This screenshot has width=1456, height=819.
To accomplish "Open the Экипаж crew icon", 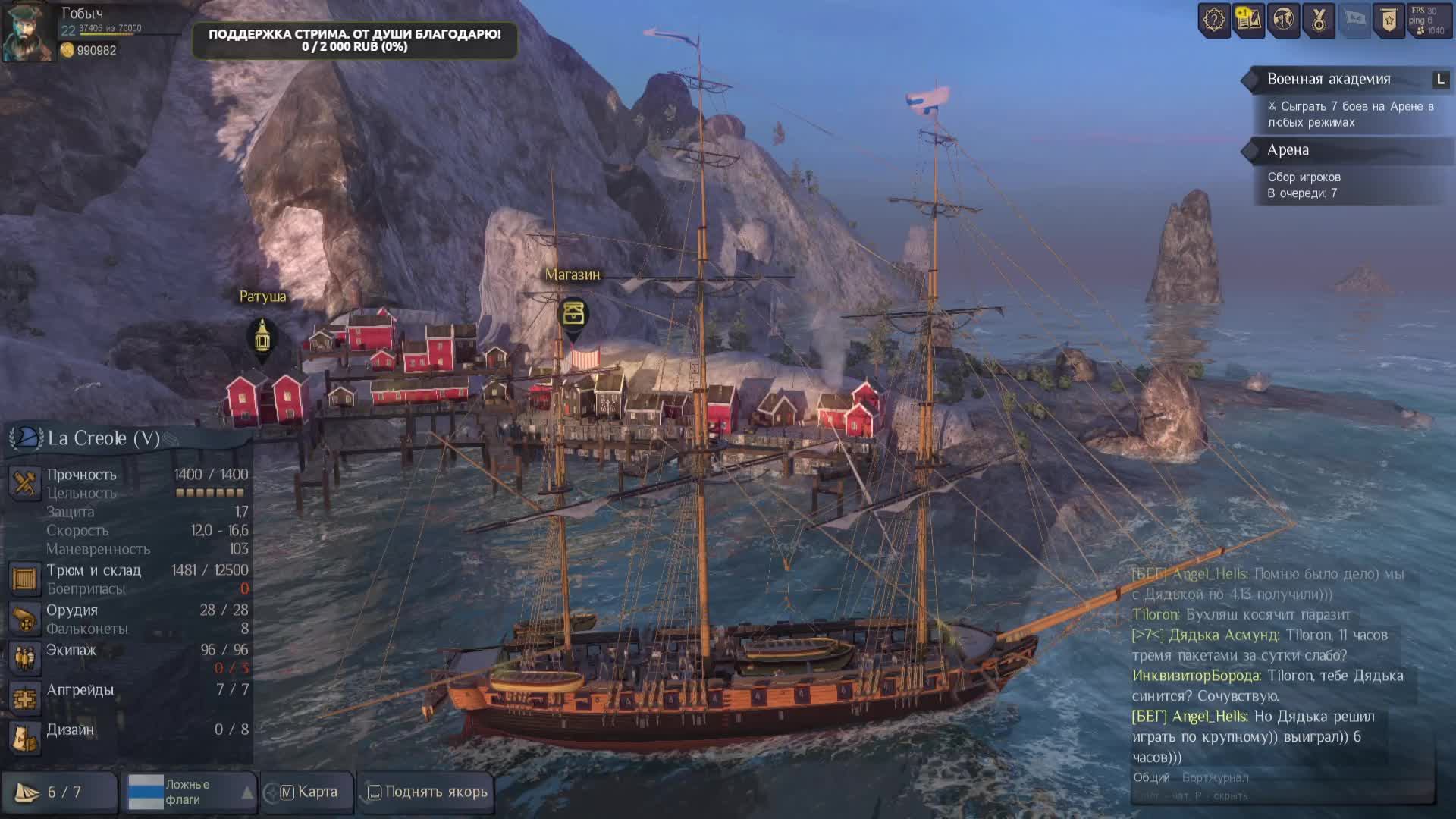I will tap(25, 658).
